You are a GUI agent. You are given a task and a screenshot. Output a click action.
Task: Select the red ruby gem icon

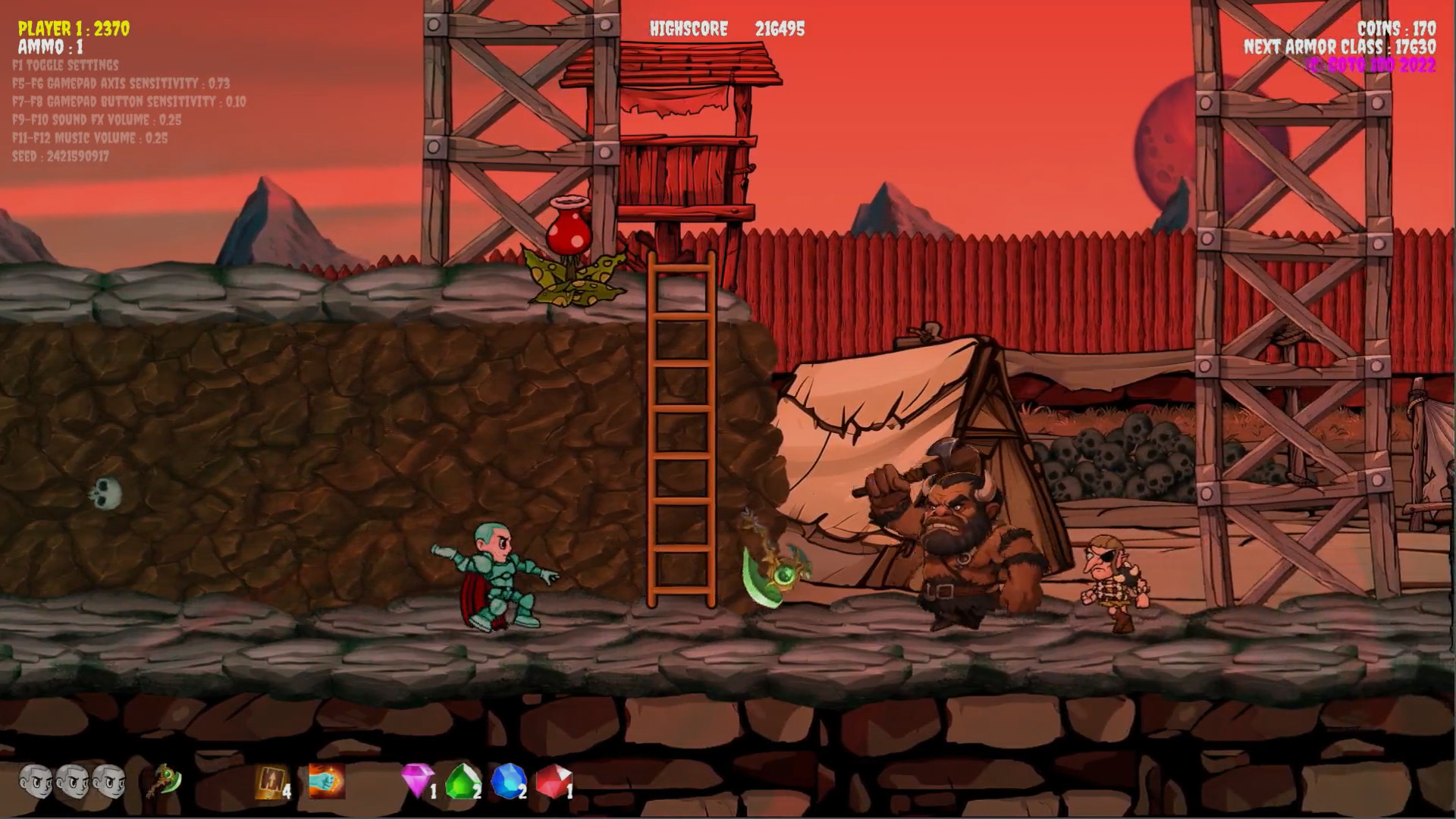point(554,781)
